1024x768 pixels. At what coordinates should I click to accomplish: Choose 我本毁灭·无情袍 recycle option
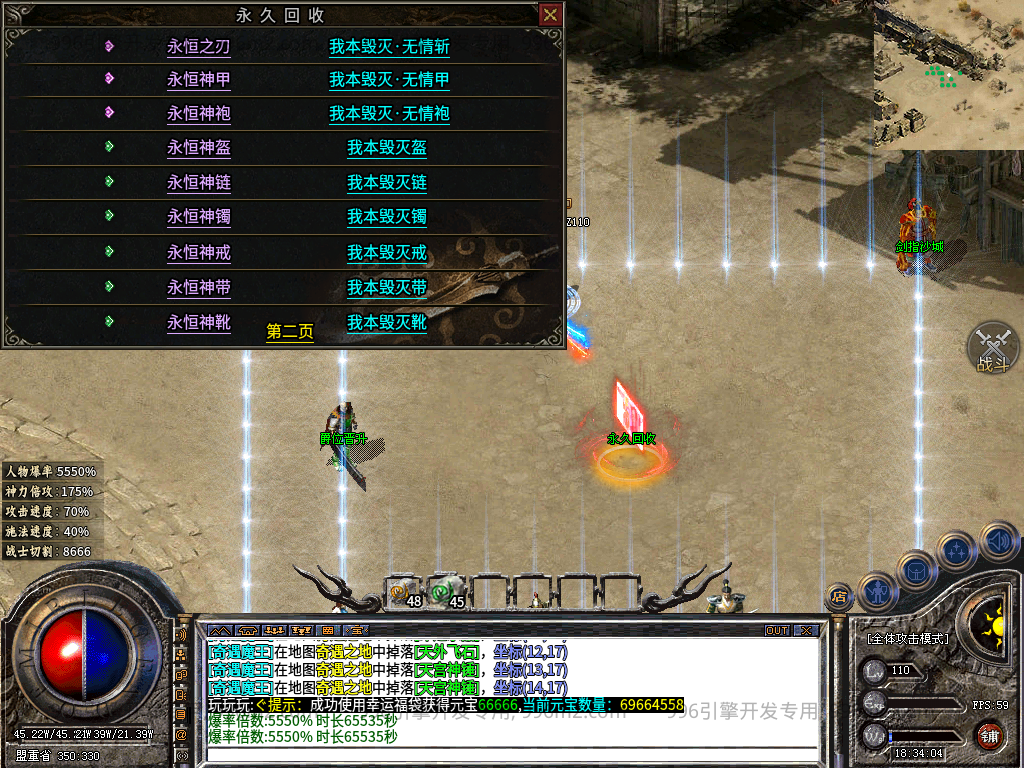click(x=389, y=114)
